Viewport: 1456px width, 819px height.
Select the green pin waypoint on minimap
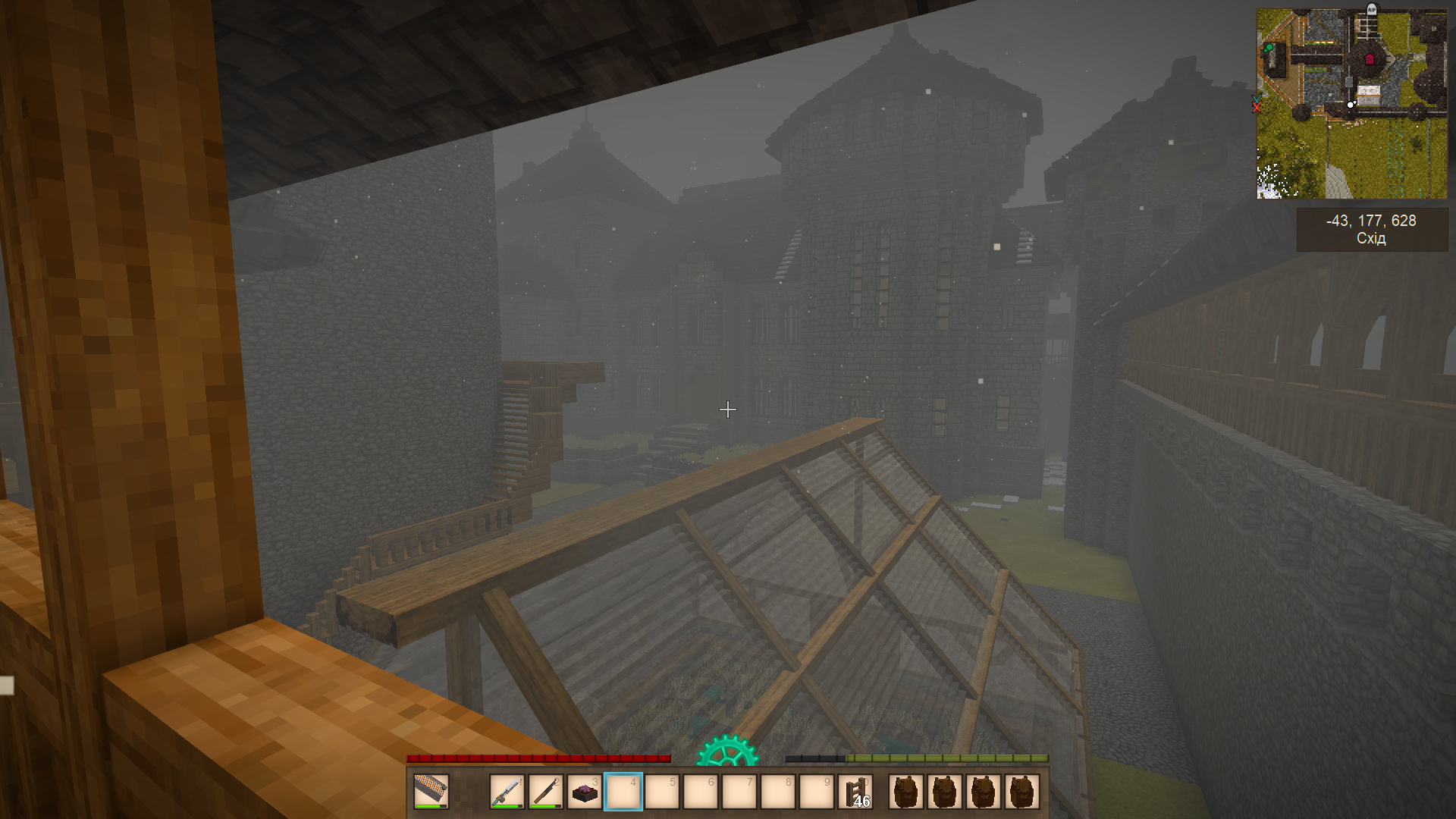click(1269, 49)
